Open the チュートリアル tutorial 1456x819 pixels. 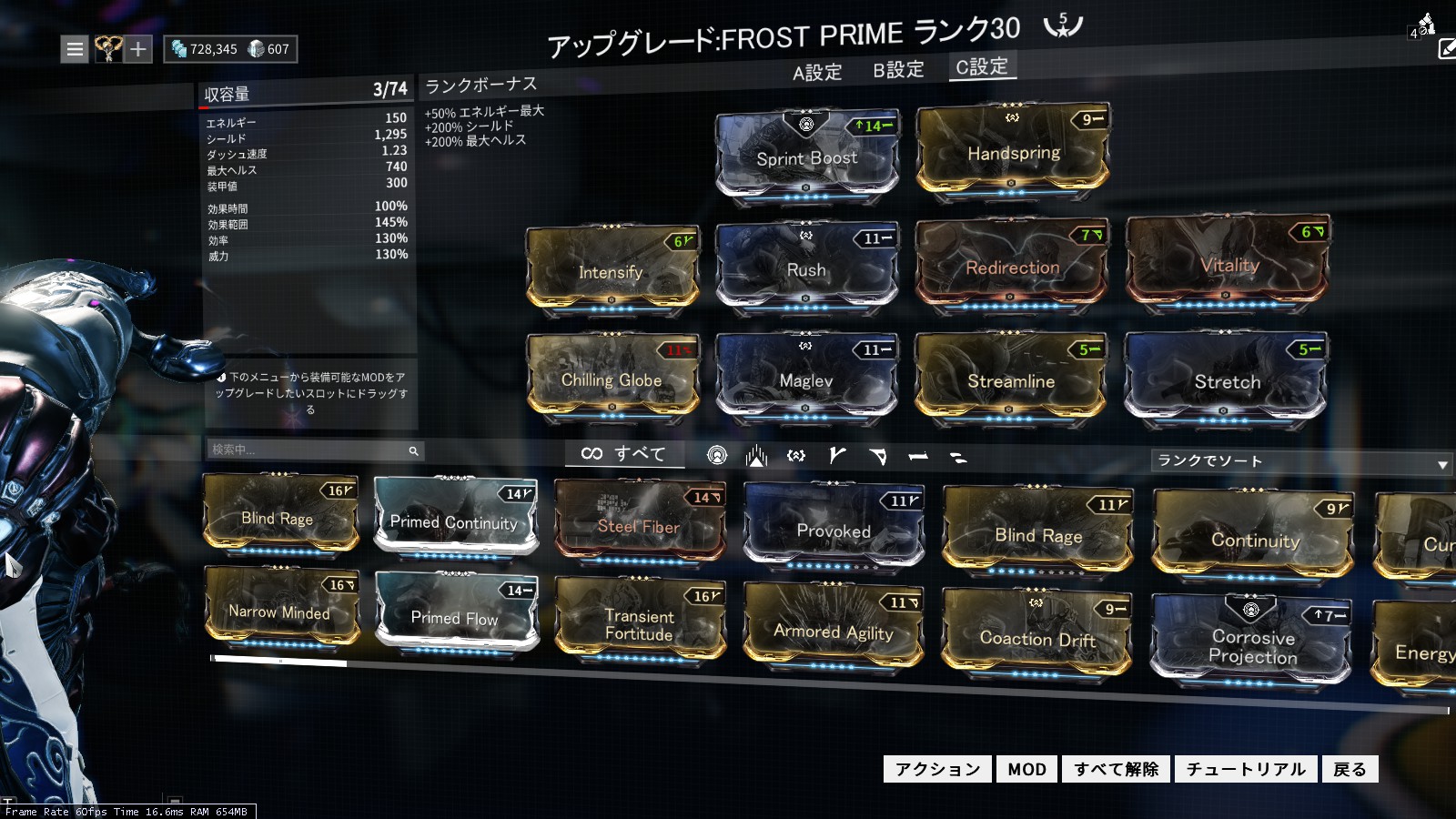[1246, 769]
